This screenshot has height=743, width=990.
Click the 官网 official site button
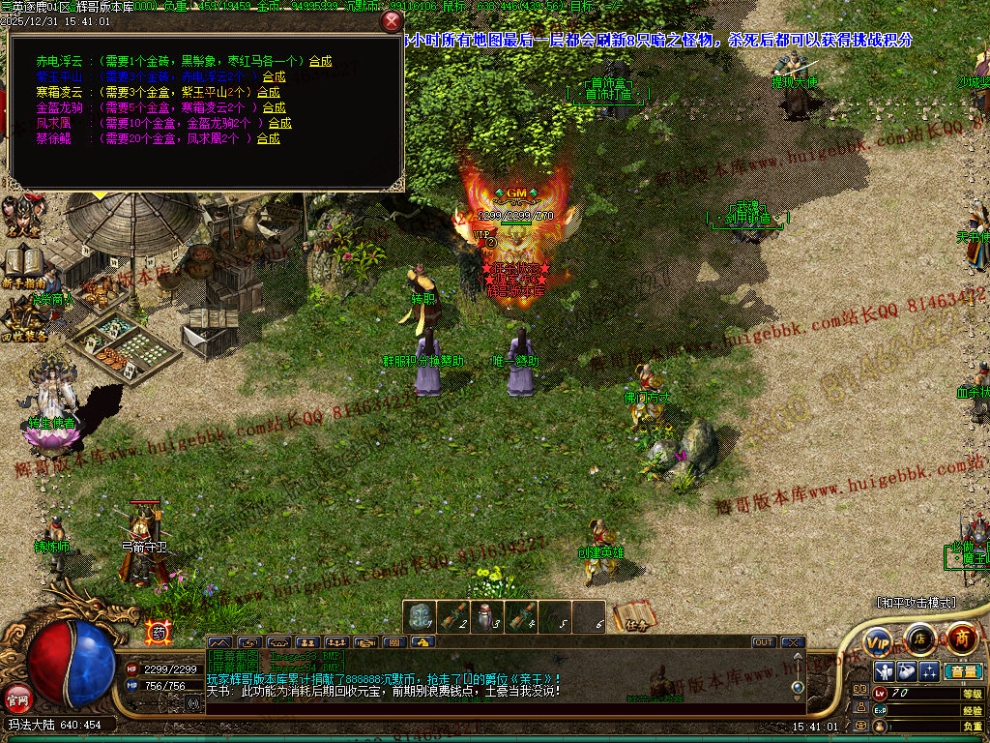coord(16,696)
